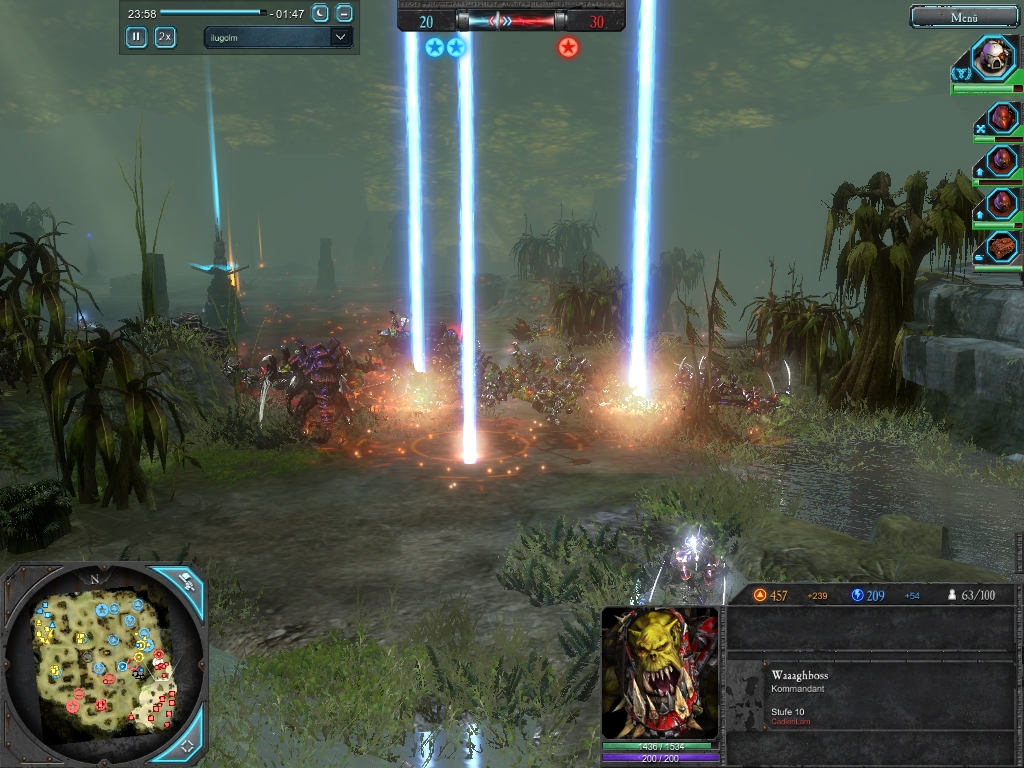Select the red armored vehicle unit icon
The image size is (1024, 768).
1001,247
